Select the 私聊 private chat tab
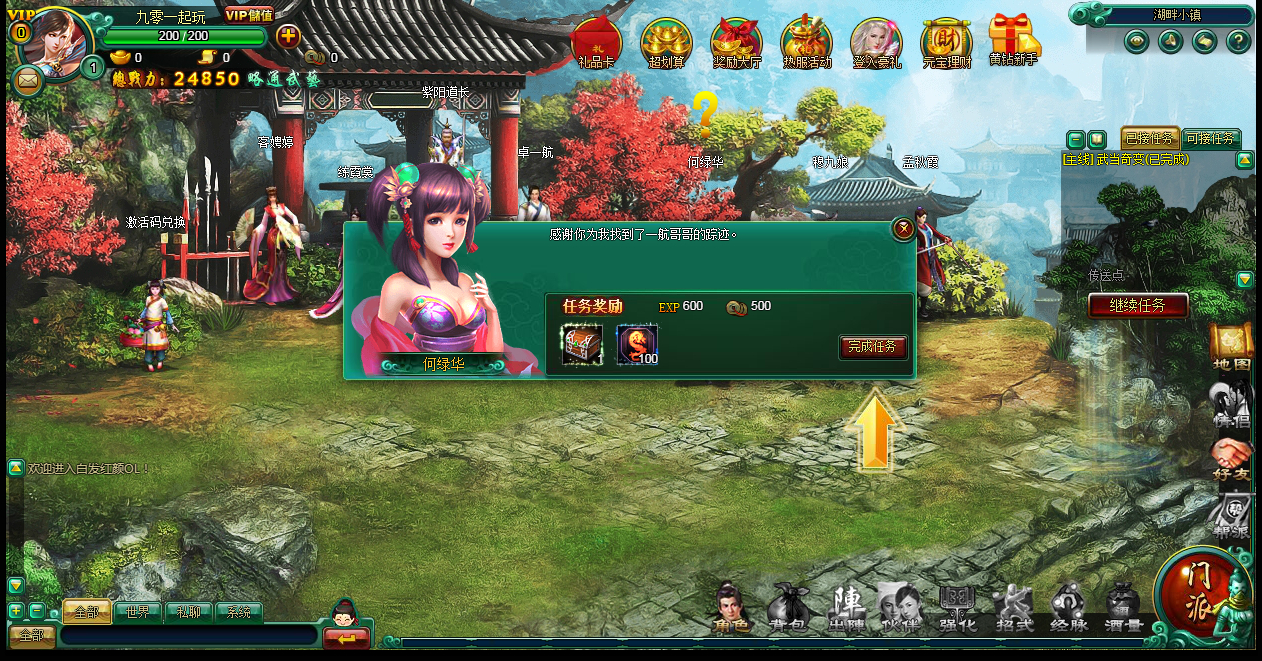 click(x=188, y=612)
